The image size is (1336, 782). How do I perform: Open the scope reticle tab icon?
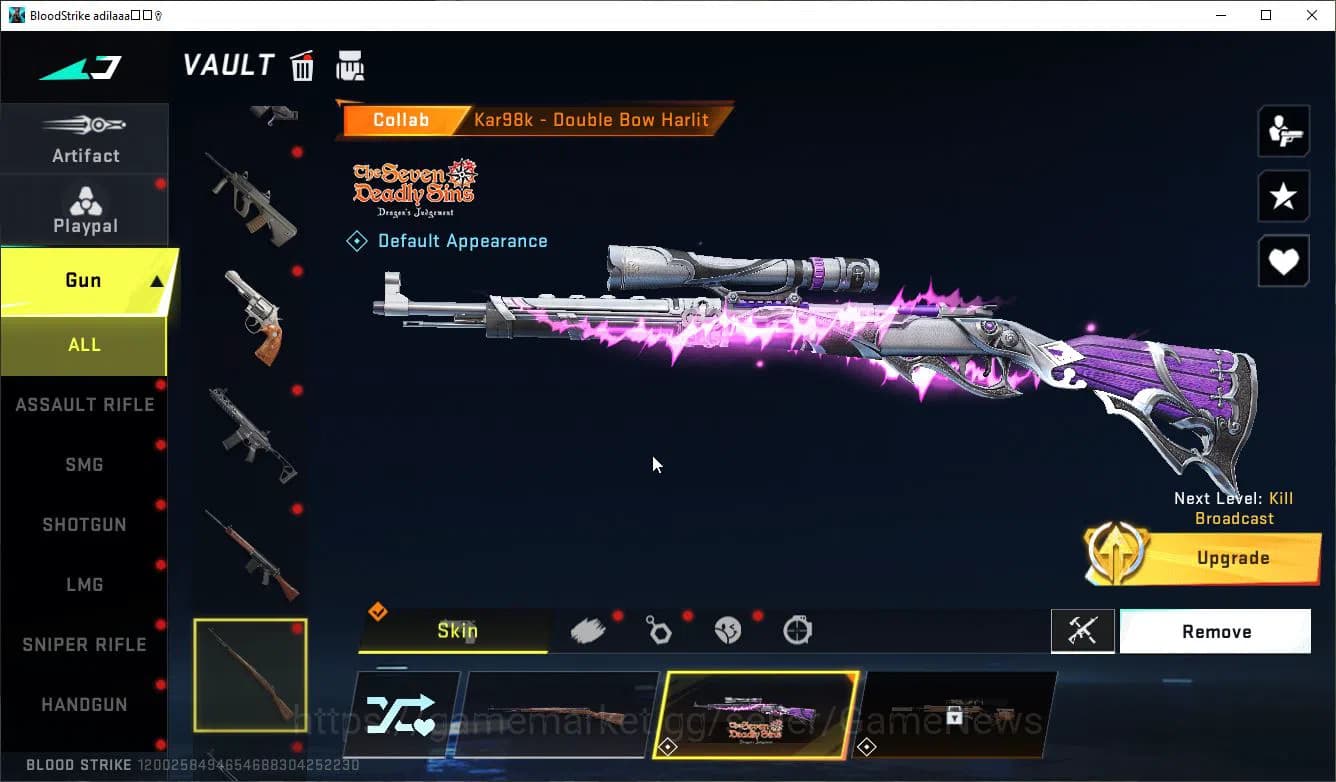click(x=797, y=630)
